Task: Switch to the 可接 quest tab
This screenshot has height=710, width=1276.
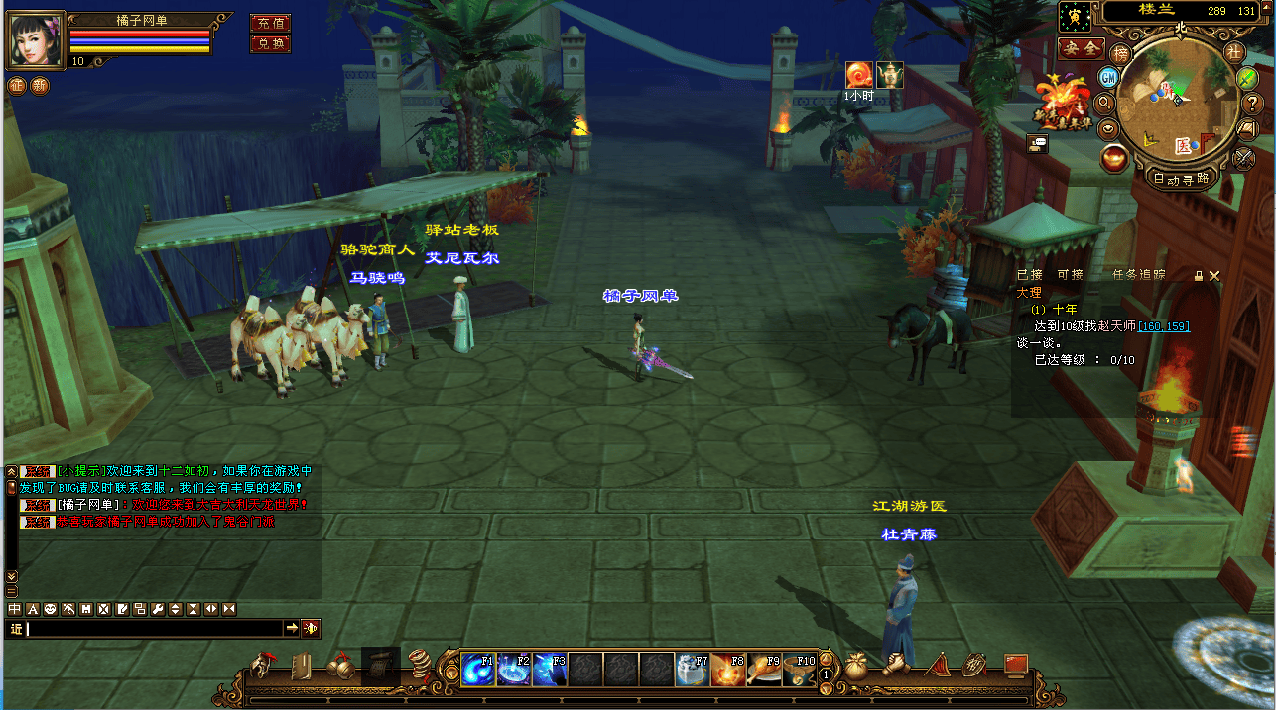Action: pyautogui.click(x=1070, y=275)
